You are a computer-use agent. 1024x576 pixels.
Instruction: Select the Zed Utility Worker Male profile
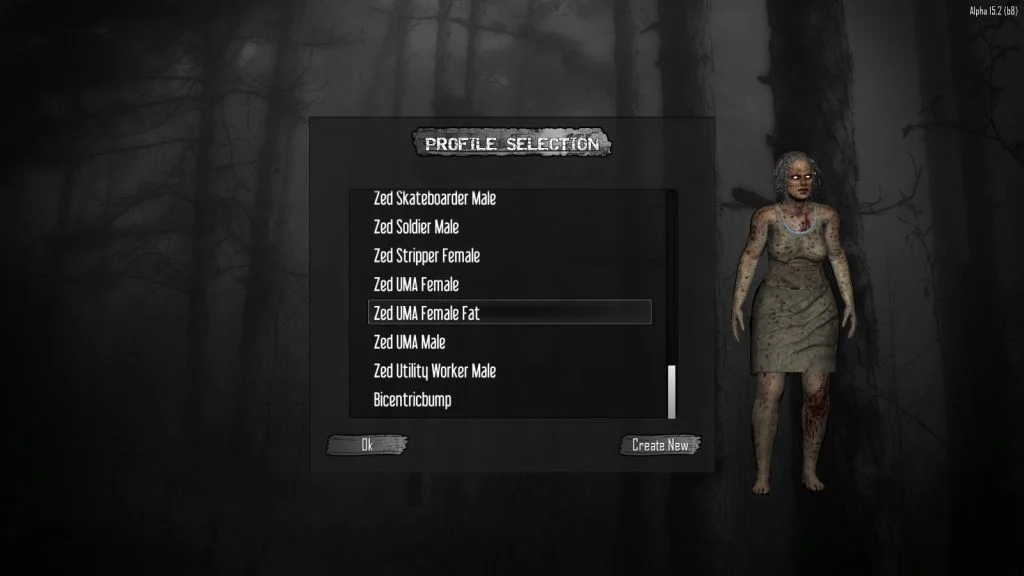point(435,371)
